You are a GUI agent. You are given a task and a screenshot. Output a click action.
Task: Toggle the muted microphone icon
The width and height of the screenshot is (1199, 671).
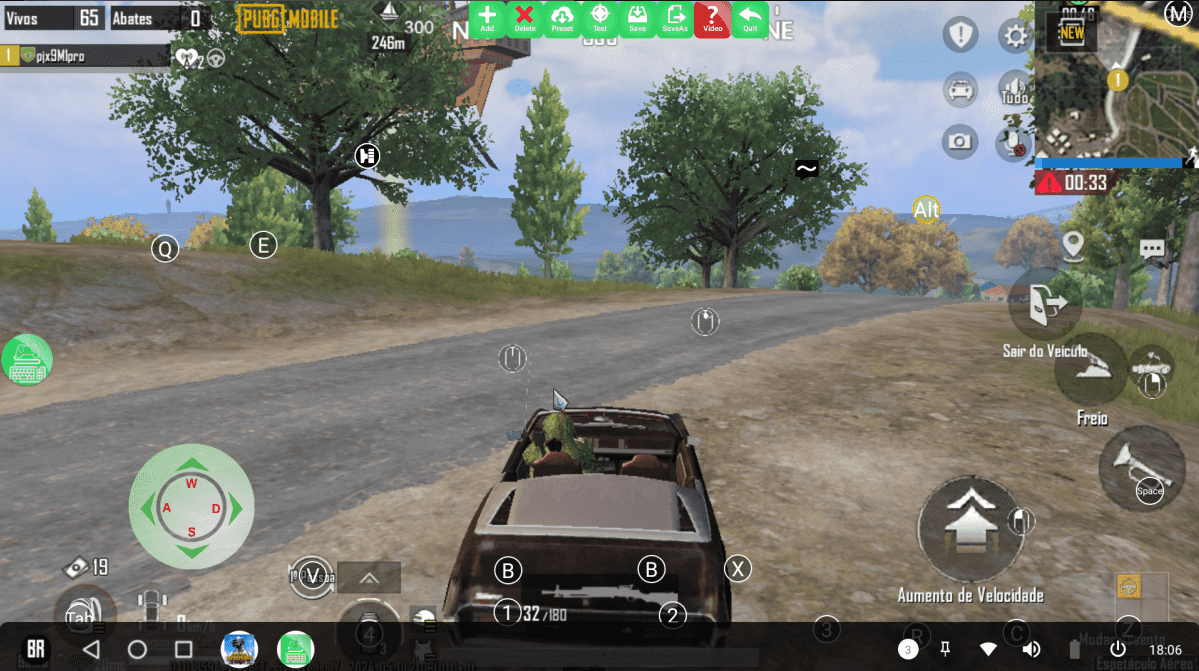coord(1014,144)
